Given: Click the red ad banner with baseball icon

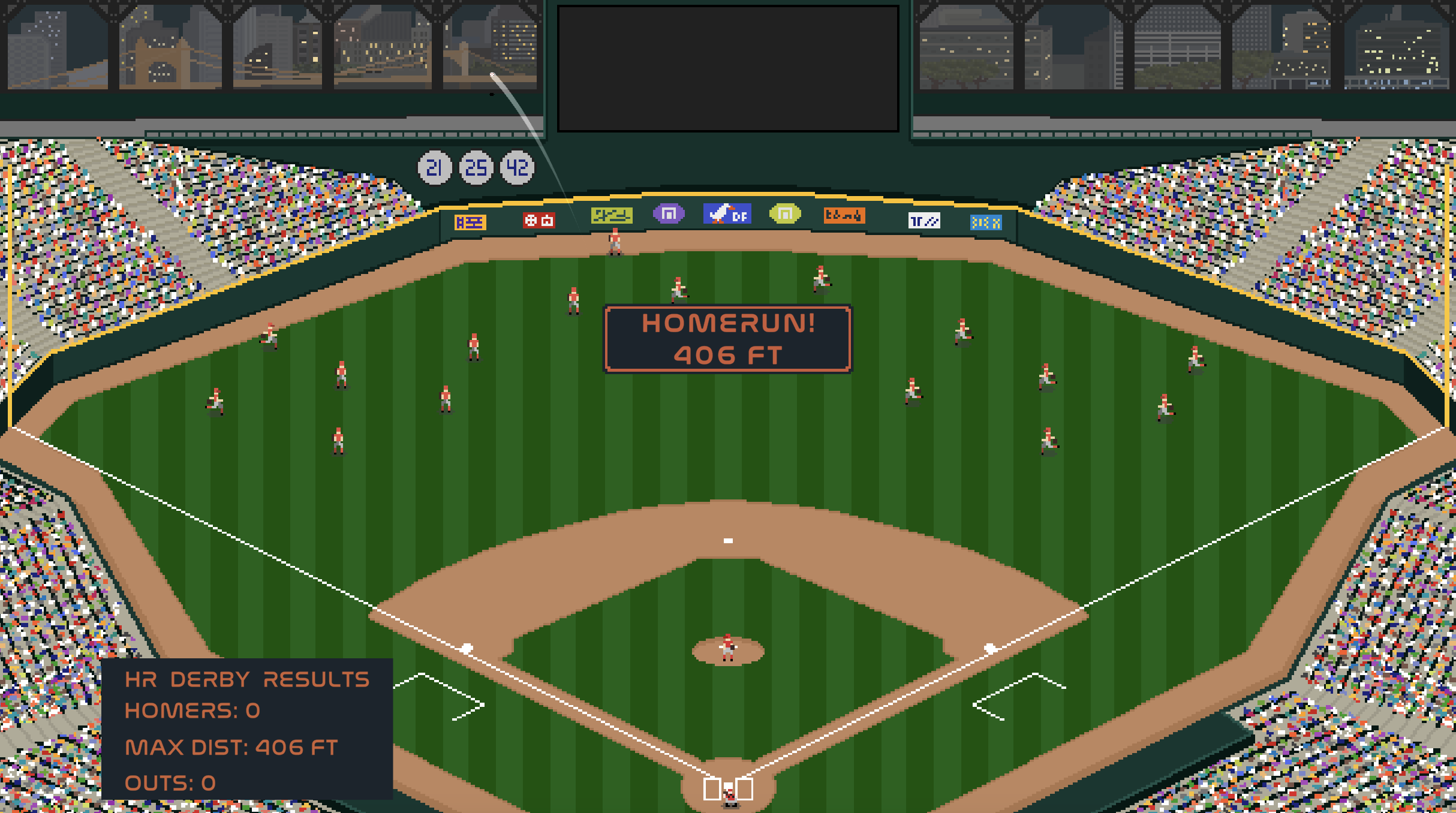Looking at the screenshot, I should pyautogui.click(x=538, y=219).
